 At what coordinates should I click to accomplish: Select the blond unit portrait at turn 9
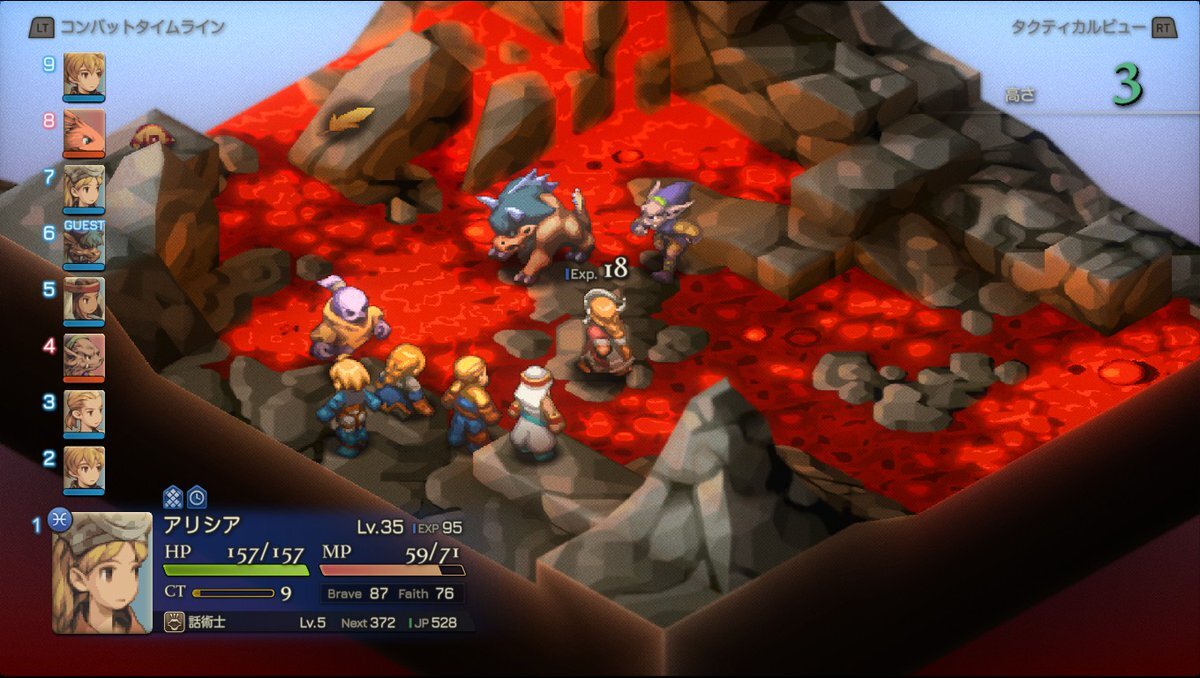coord(84,75)
